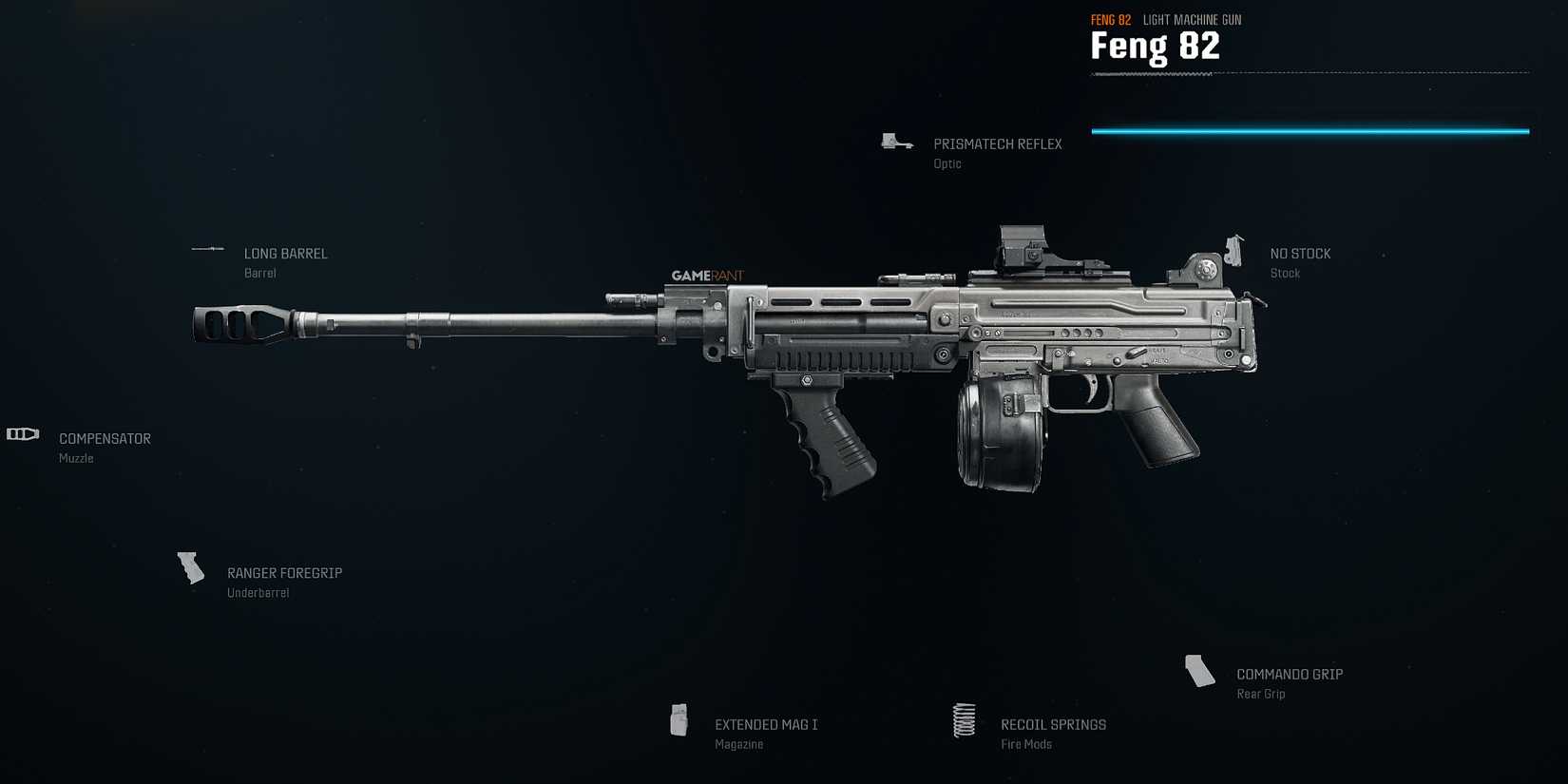
Task: Select the Compensator muzzle icon
Action: coord(23,434)
